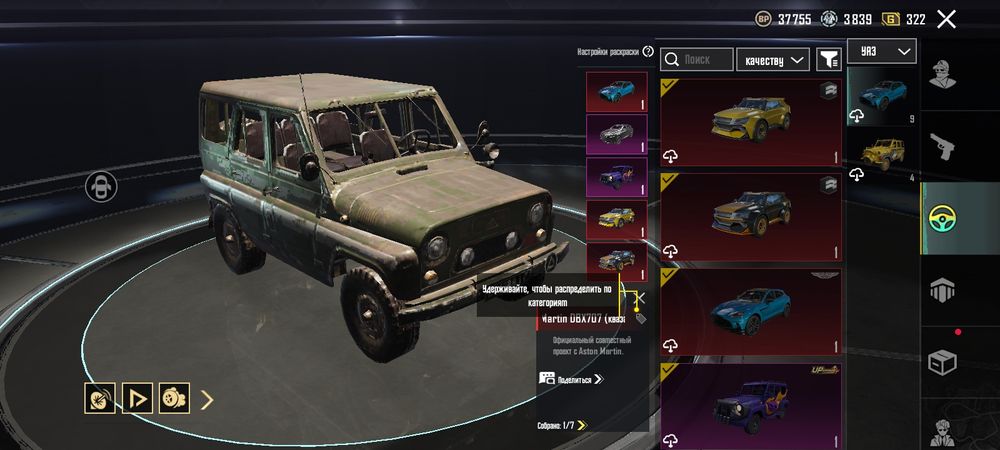Show the paint settings help icon
This screenshot has width=1000, height=450.
648,52
